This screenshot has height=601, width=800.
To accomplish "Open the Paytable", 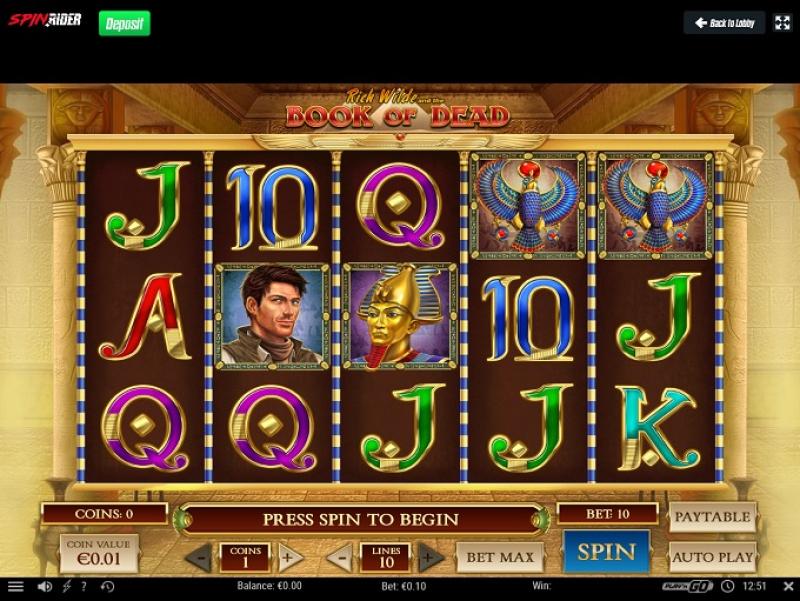I will point(712,517).
